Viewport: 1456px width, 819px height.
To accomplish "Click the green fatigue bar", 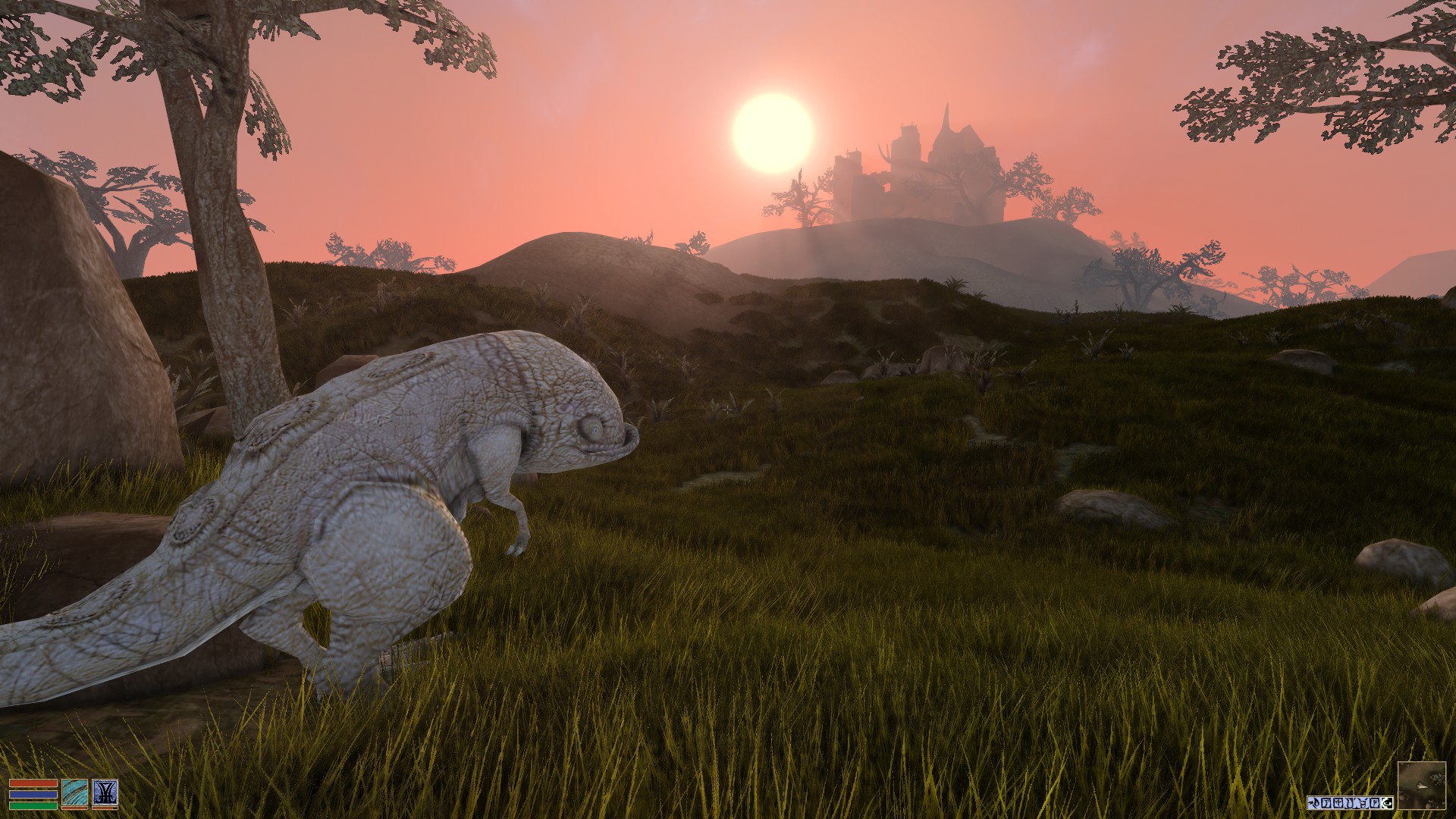I will point(34,805).
